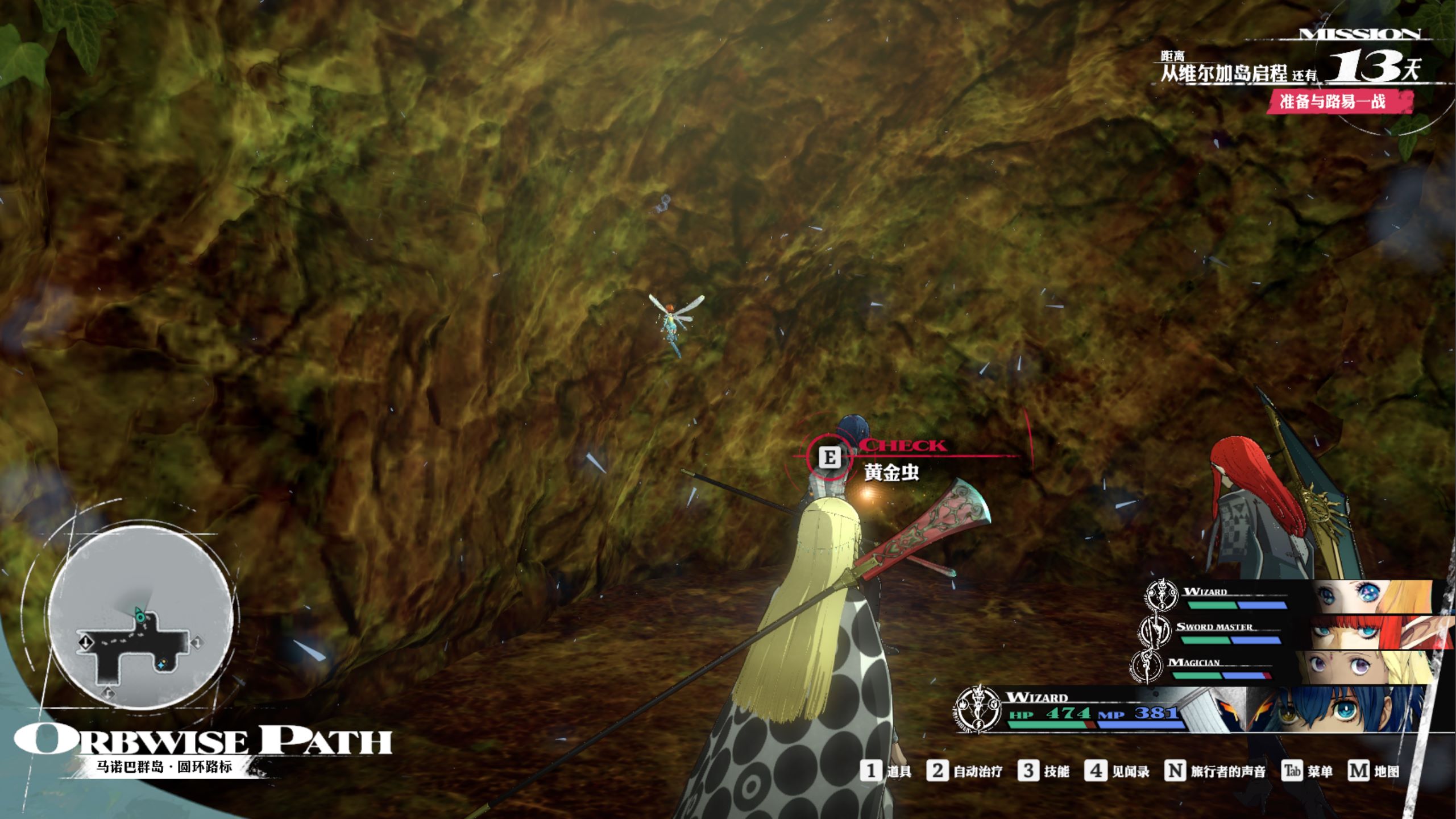Viewport: 1456px width, 819px height.
Task: Open the circular minimap
Action: [140, 618]
